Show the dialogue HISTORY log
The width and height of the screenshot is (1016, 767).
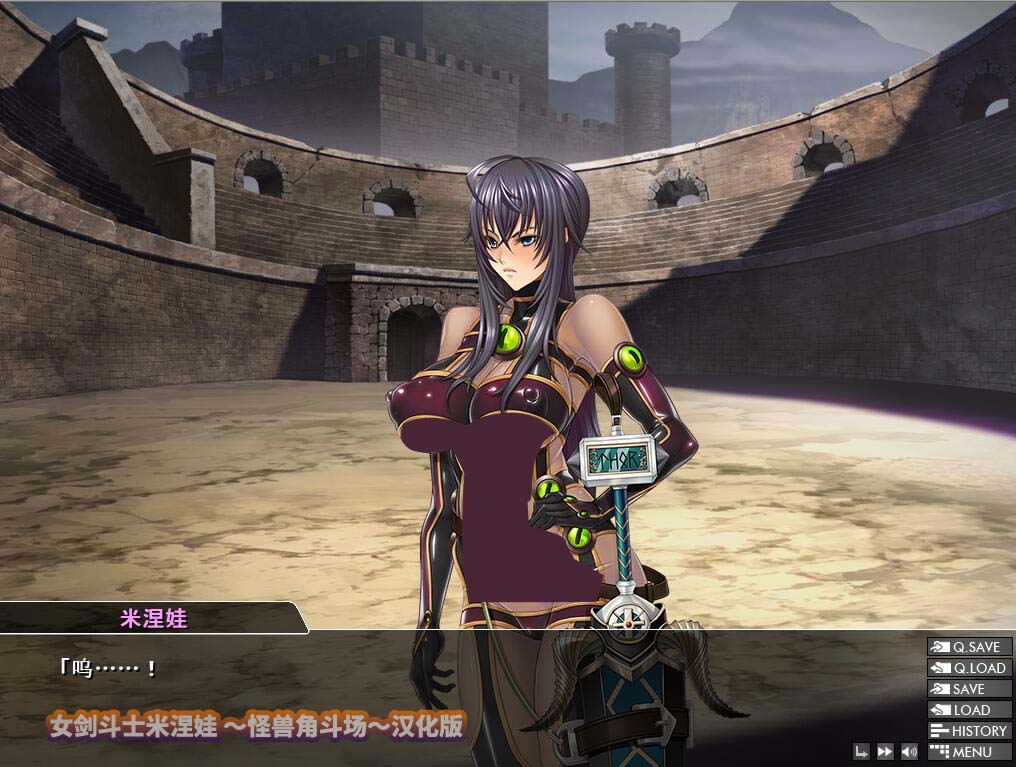pos(969,731)
